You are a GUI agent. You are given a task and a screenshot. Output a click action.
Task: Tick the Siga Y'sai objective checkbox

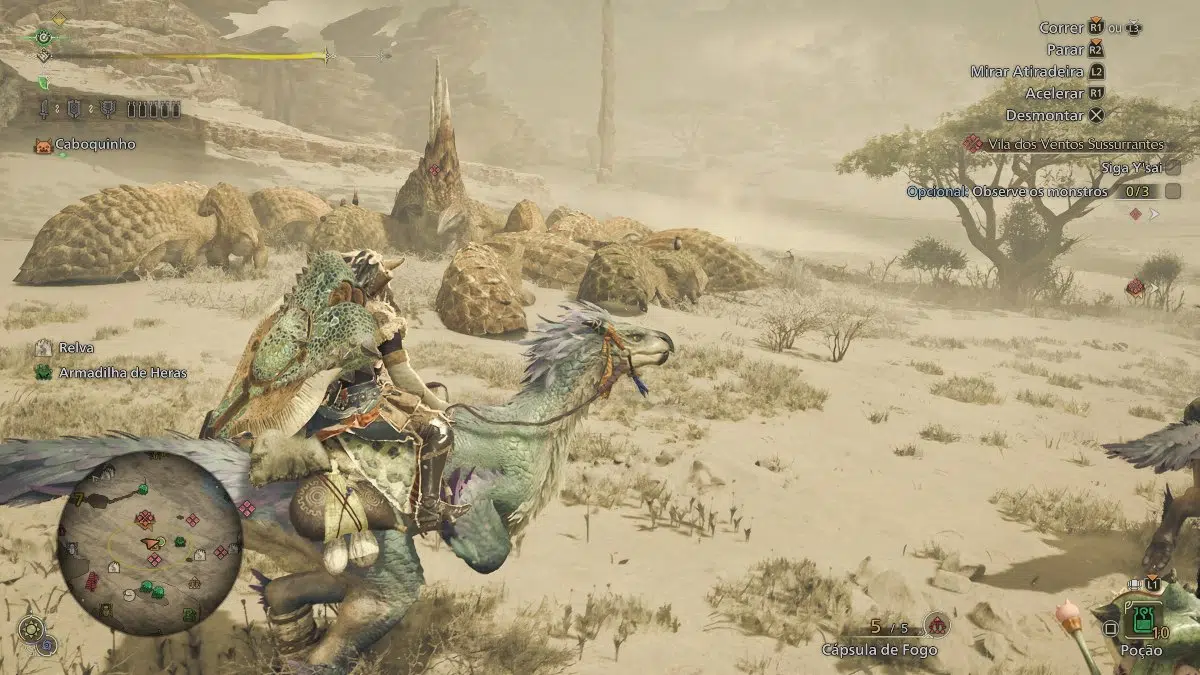(x=1173, y=167)
